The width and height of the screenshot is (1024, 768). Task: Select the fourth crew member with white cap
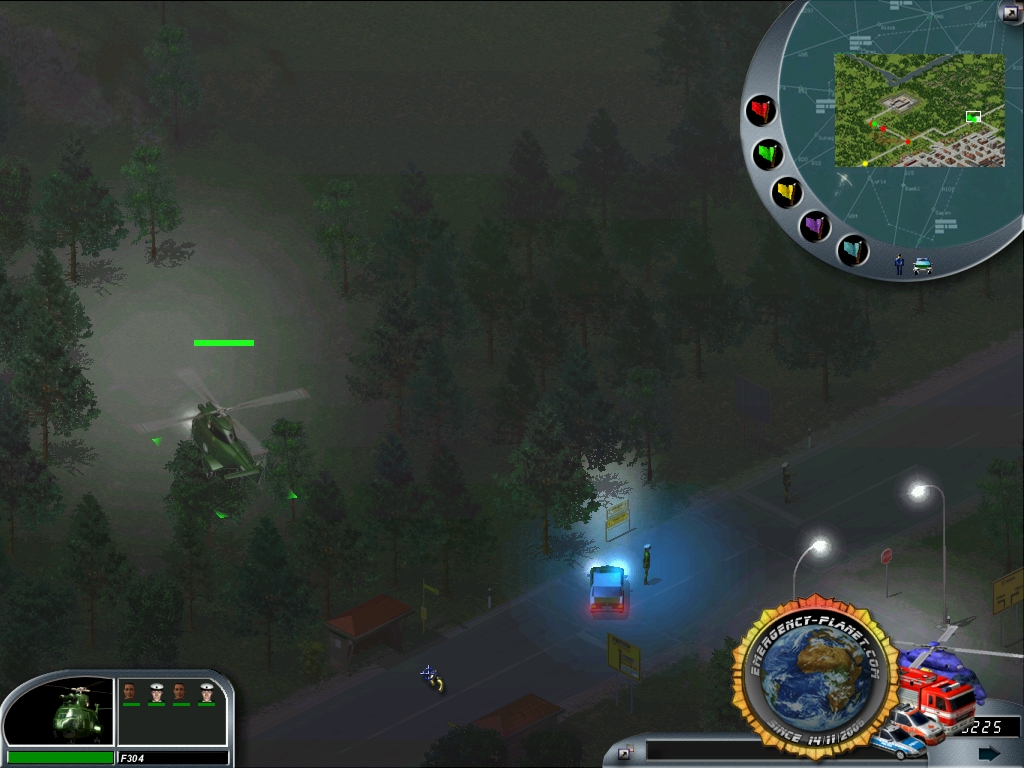click(206, 691)
